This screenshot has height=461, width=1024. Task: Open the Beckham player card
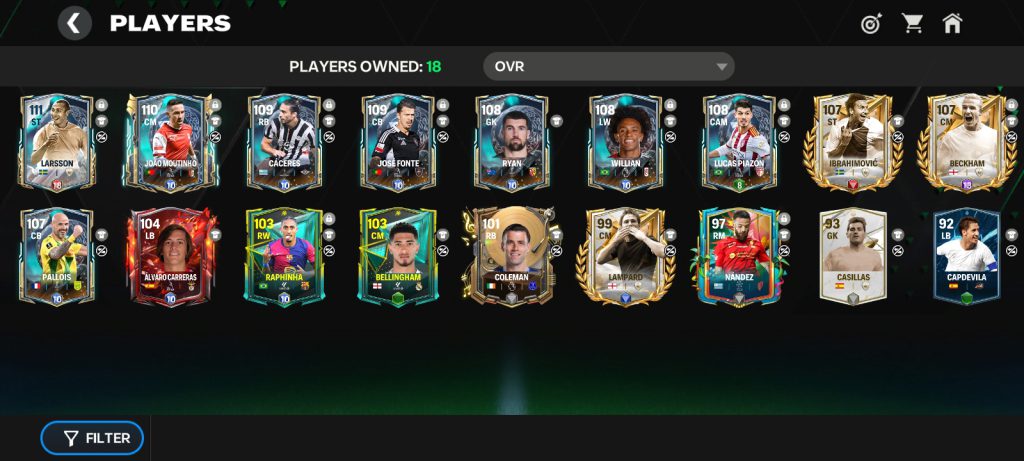tap(966, 142)
